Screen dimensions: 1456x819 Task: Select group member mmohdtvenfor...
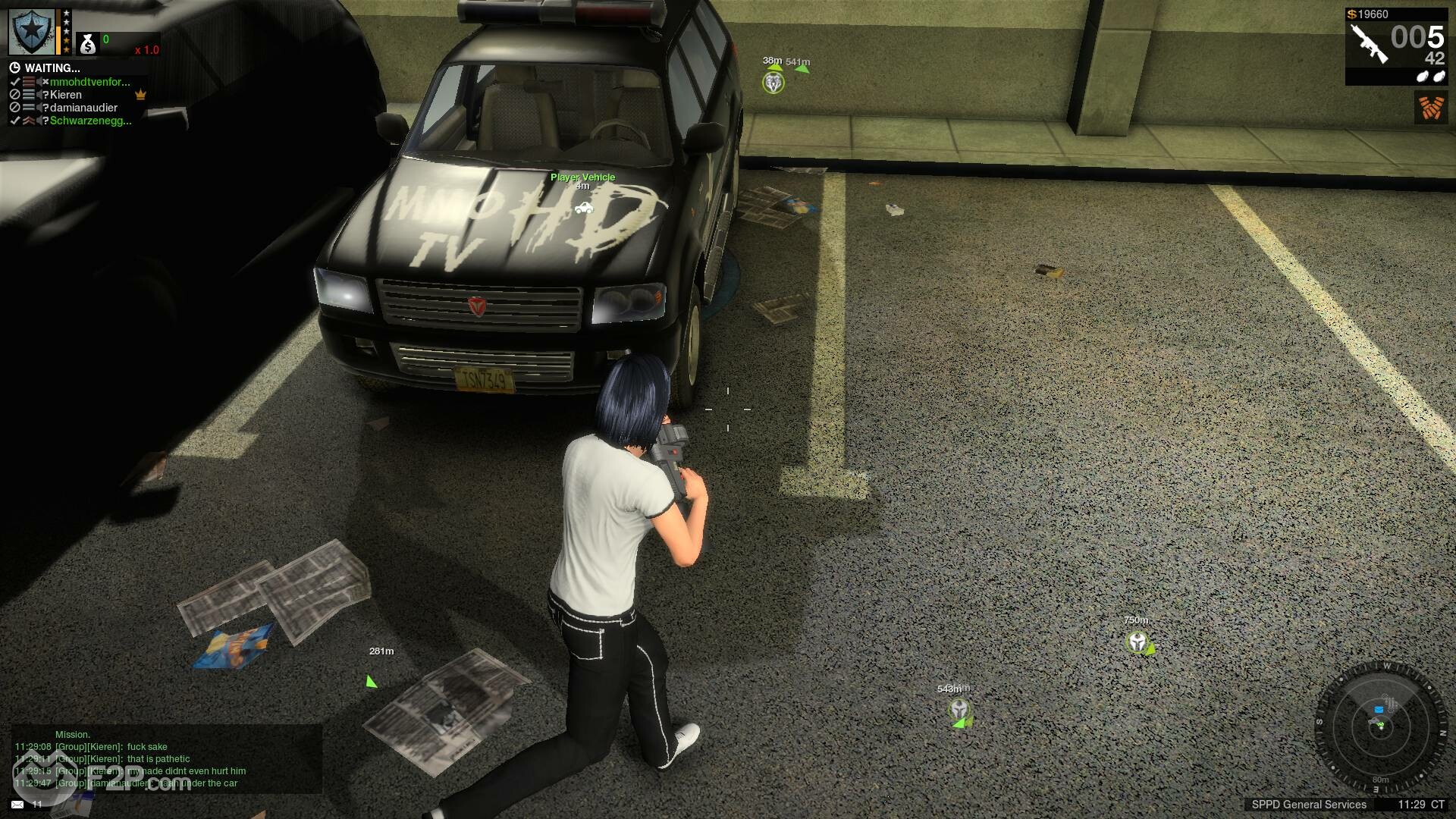89,82
